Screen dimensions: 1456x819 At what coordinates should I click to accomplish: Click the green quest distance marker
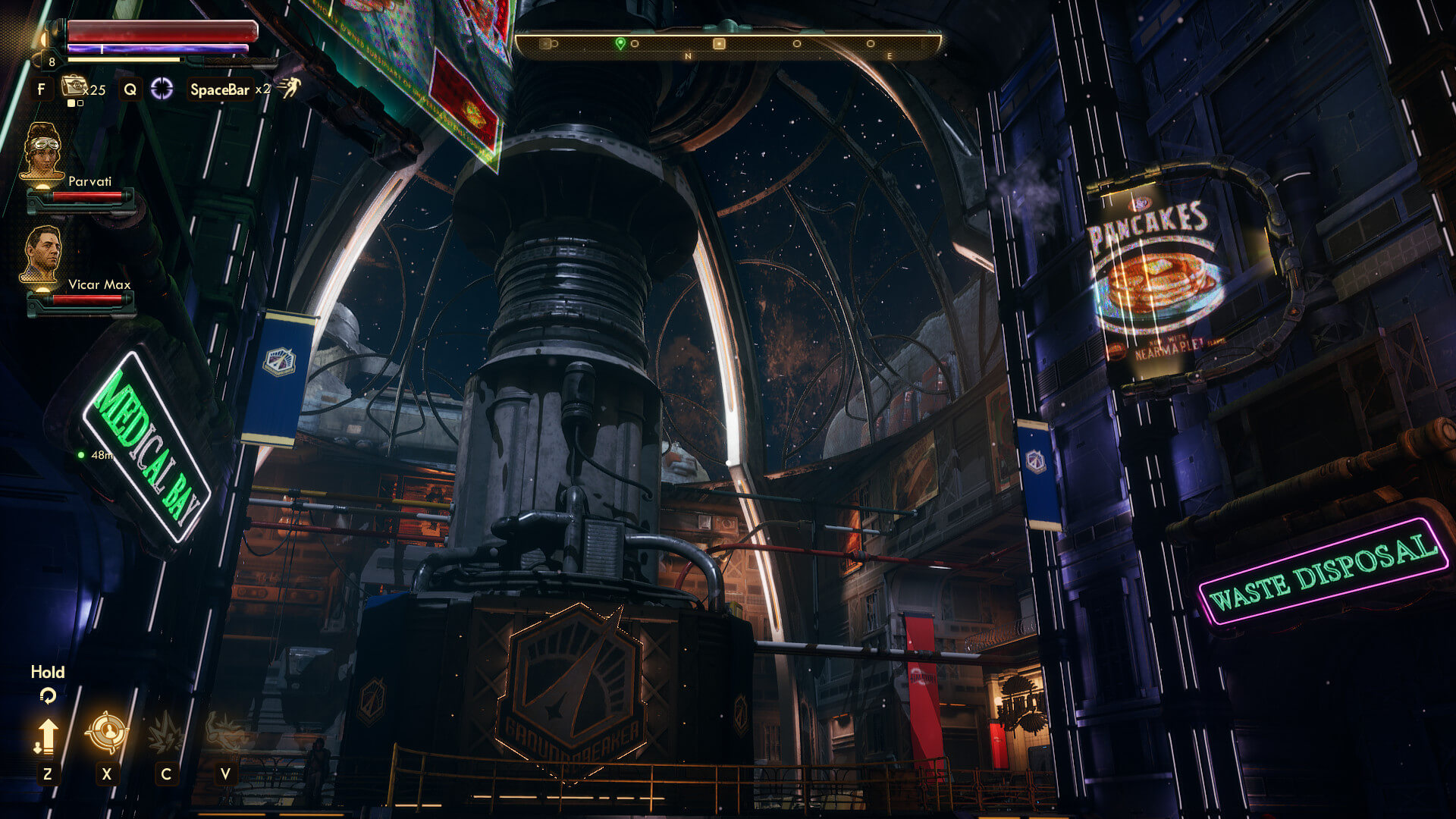[81, 455]
